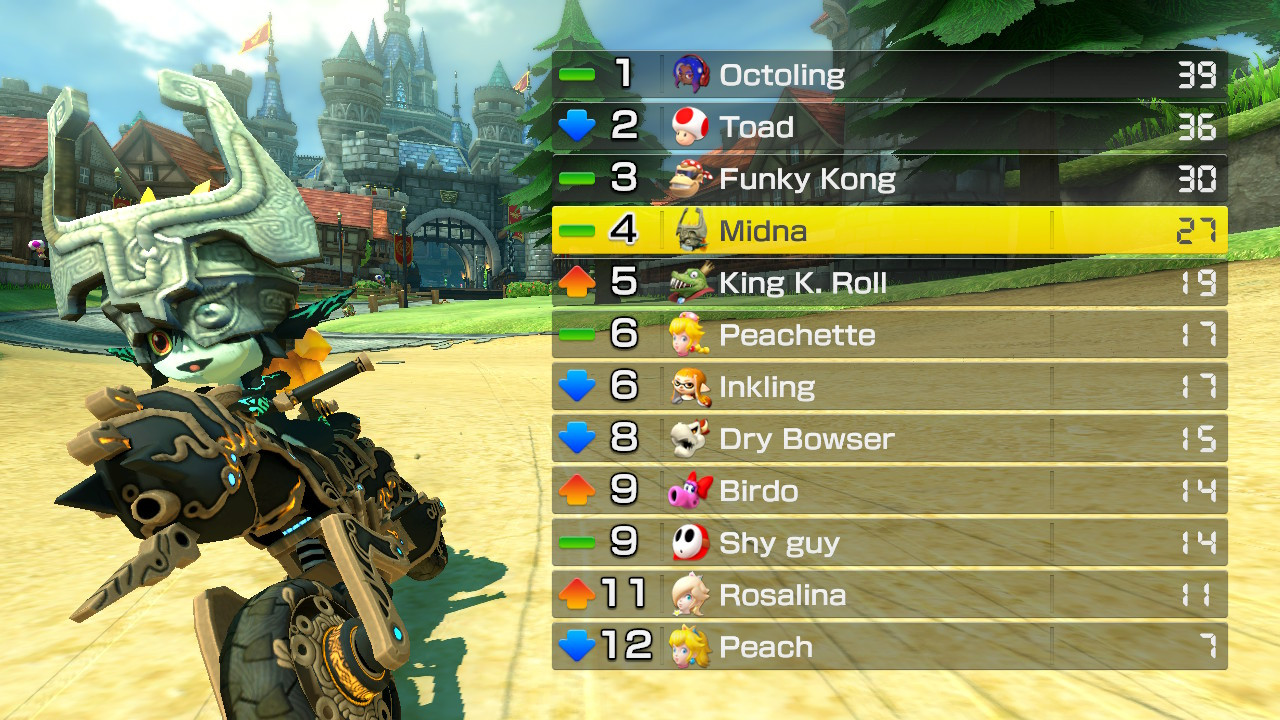Viewport: 1280px width, 720px height.
Task: Click the orange up arrow beside King K. Roll
Action: pos(575,282)
